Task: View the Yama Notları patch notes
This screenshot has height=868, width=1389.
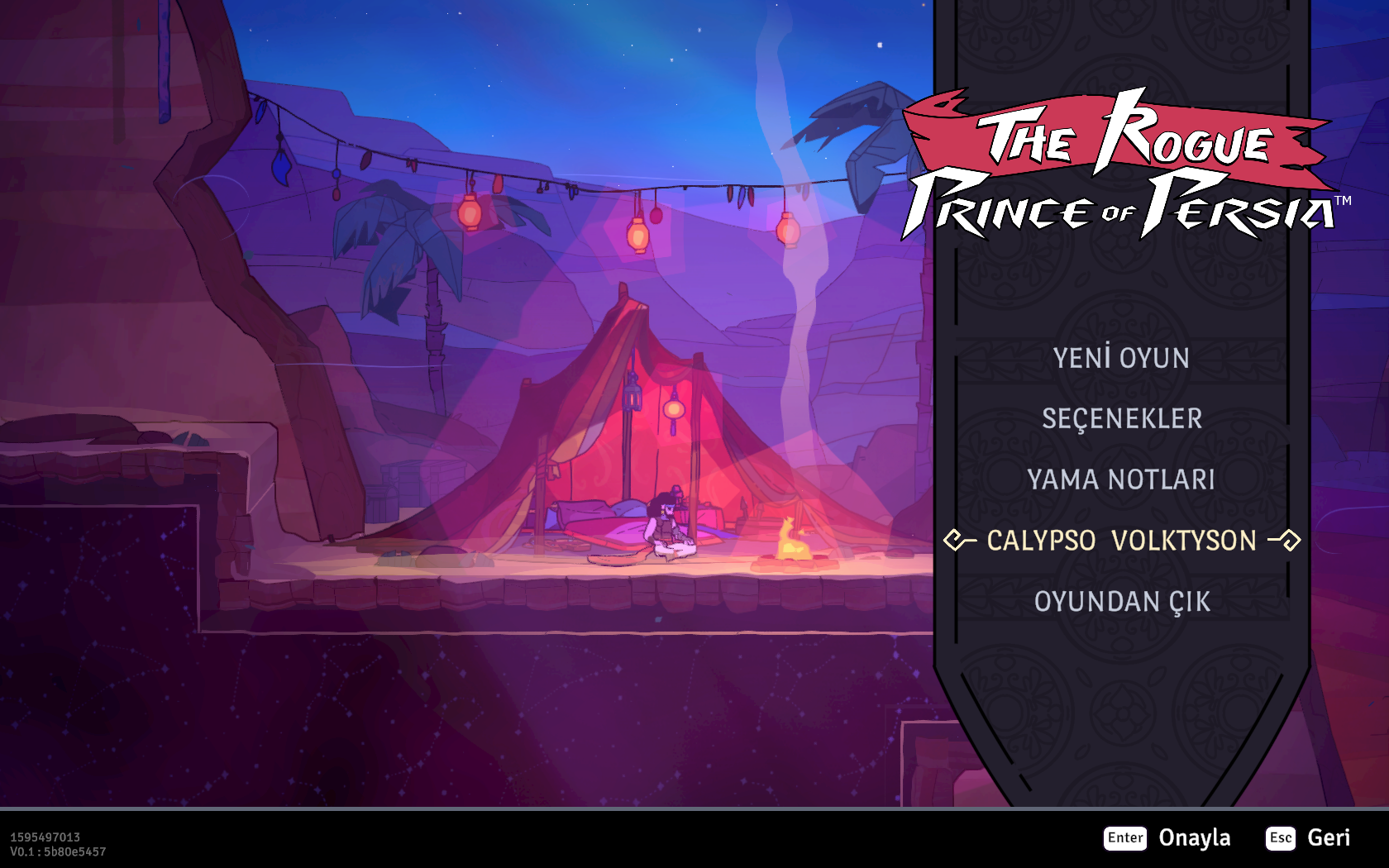Action: click(1121, 479)
